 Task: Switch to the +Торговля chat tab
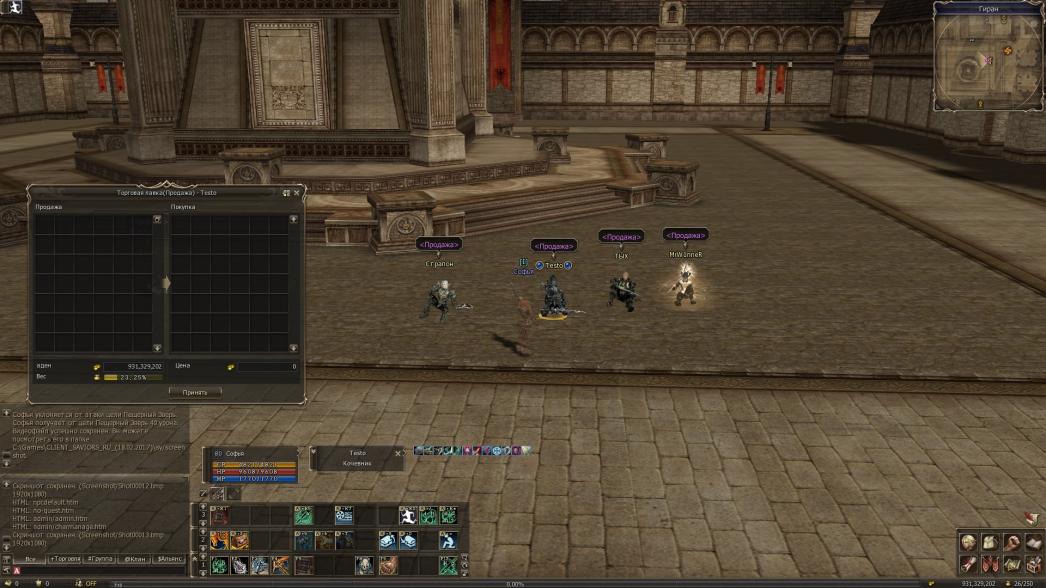coord(66,559)
